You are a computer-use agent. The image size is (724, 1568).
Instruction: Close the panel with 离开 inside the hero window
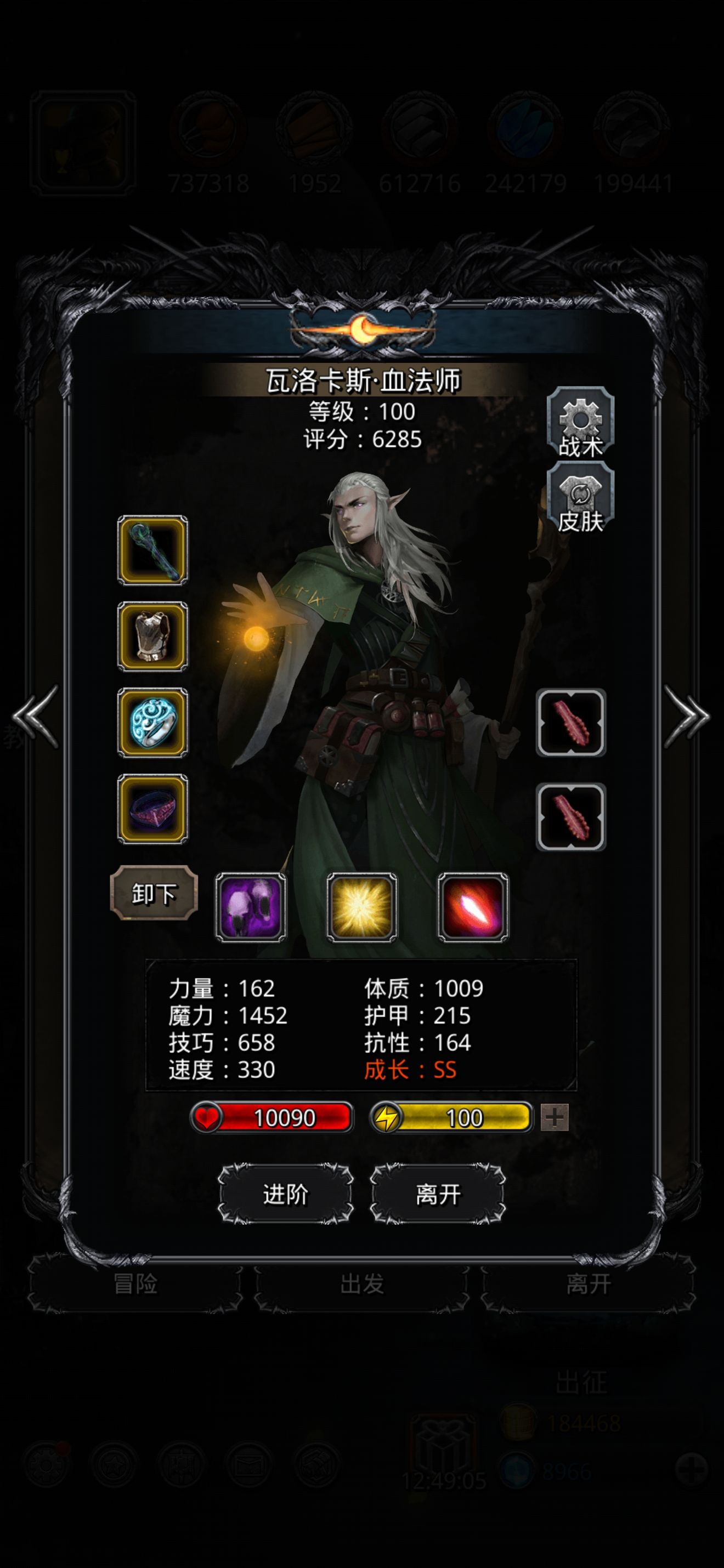click(x=438, y=1194)
